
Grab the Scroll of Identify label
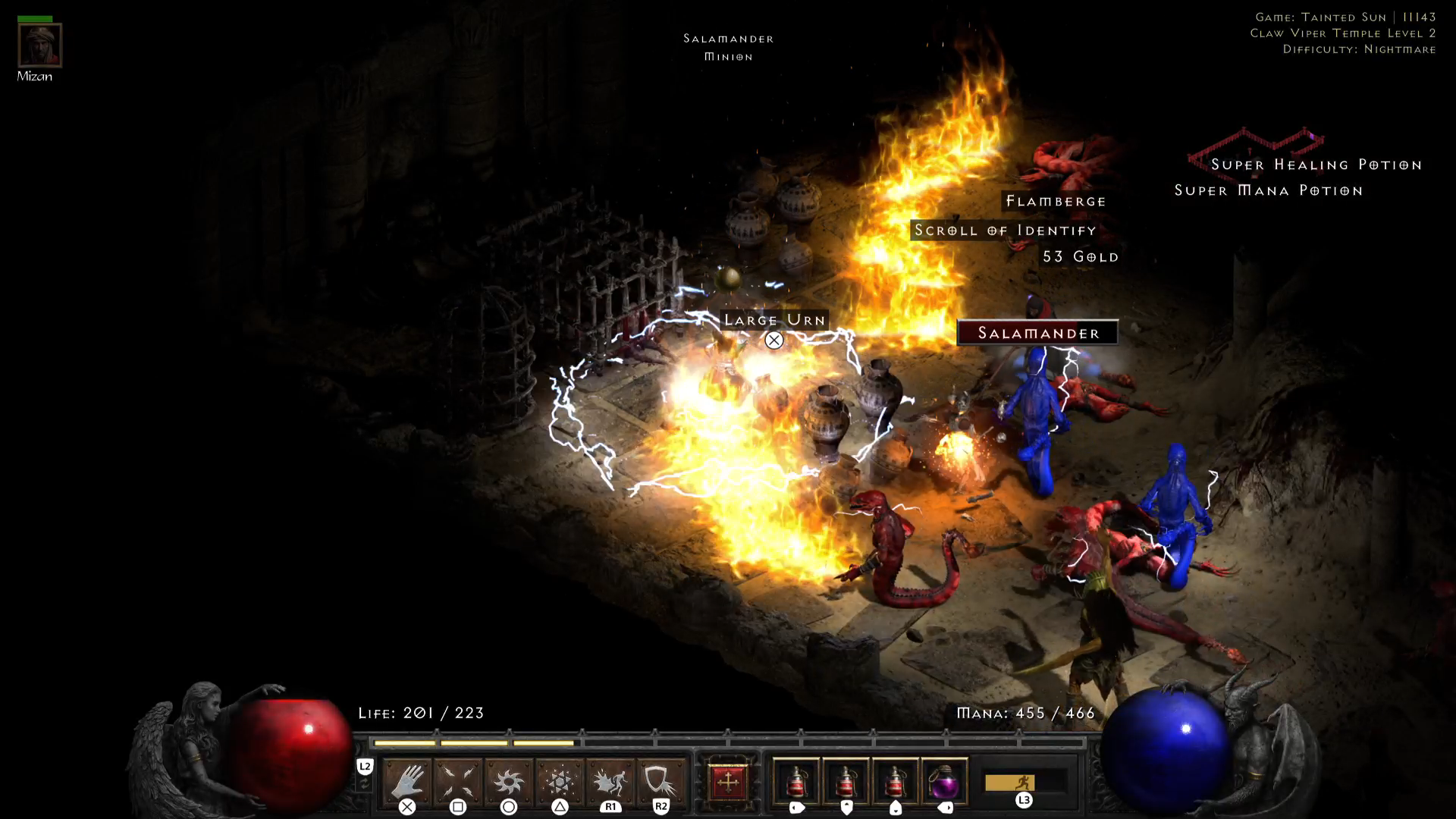click(1005, 231)
